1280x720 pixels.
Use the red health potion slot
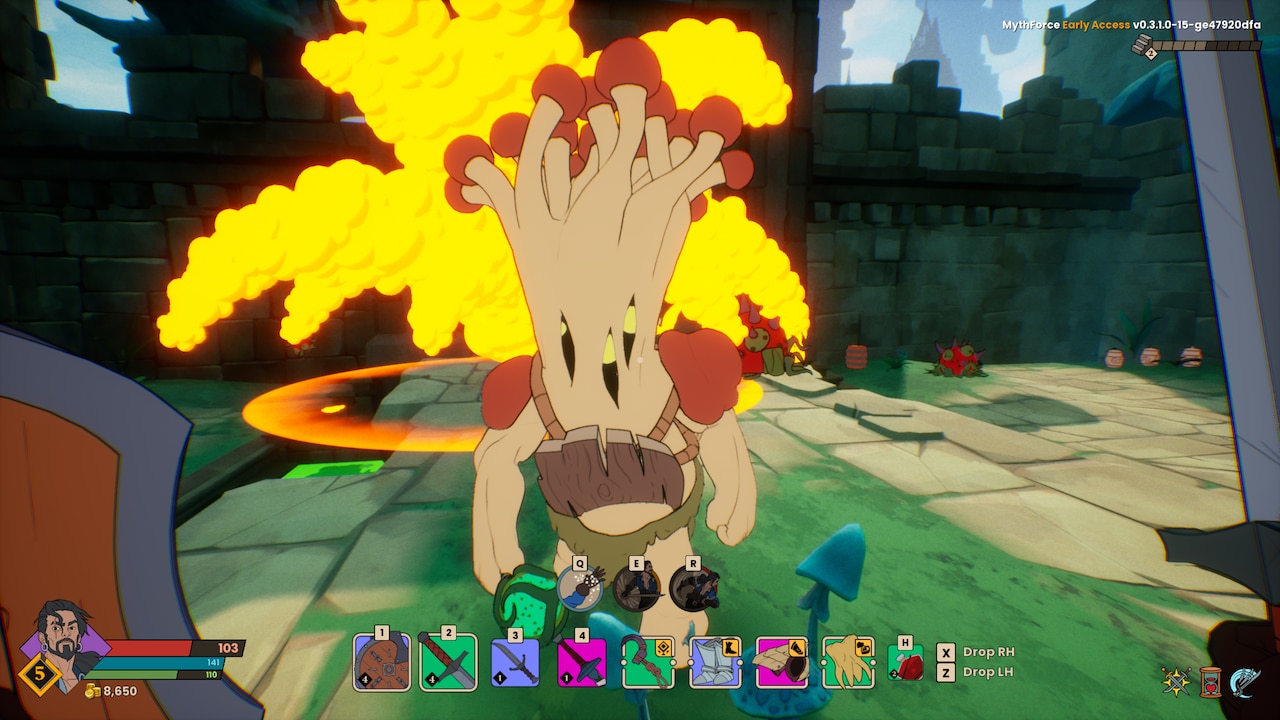point(906,664)
